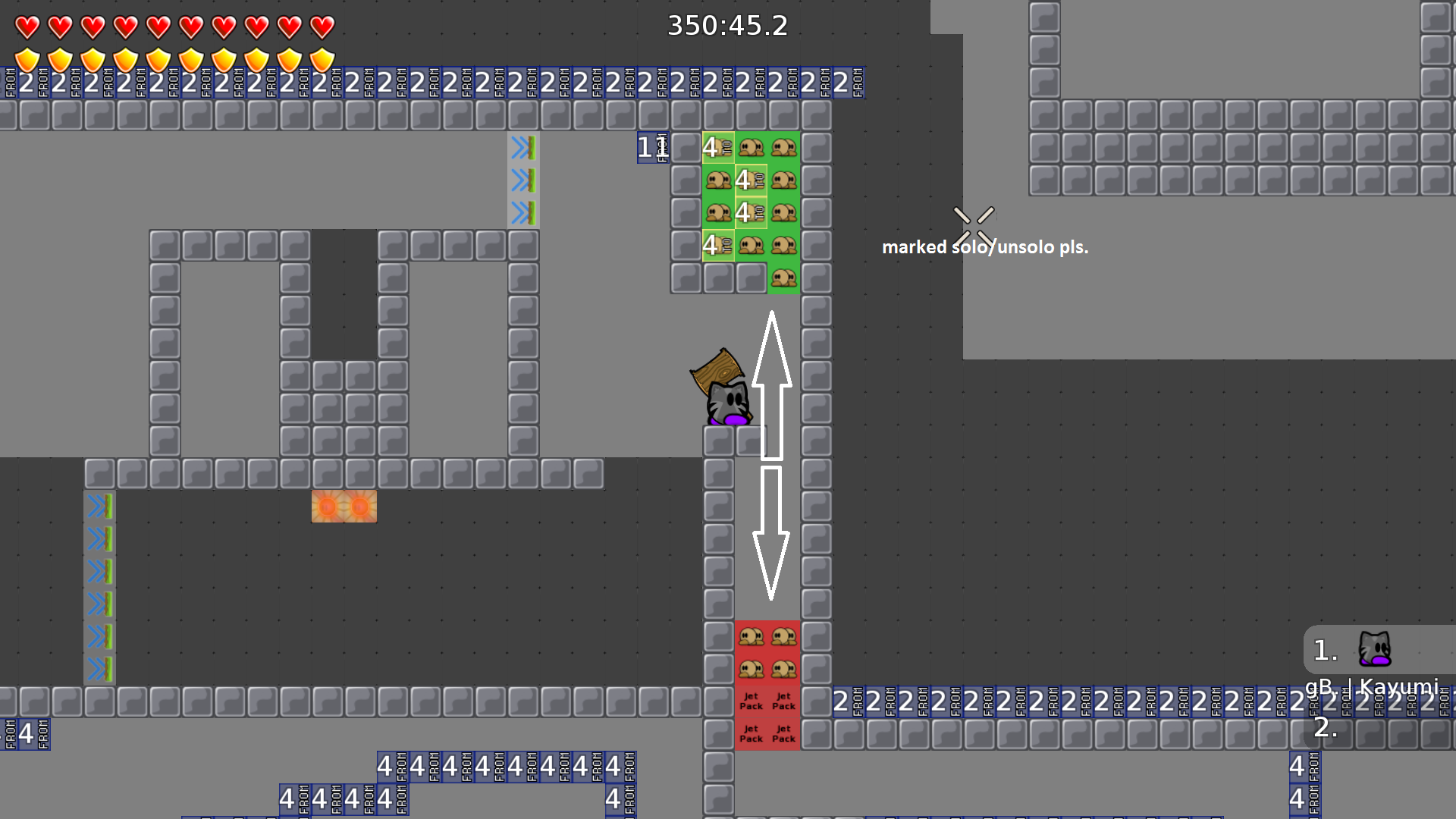Click the chat message 'marked solo/unsolo pls.'

(985, 246)
